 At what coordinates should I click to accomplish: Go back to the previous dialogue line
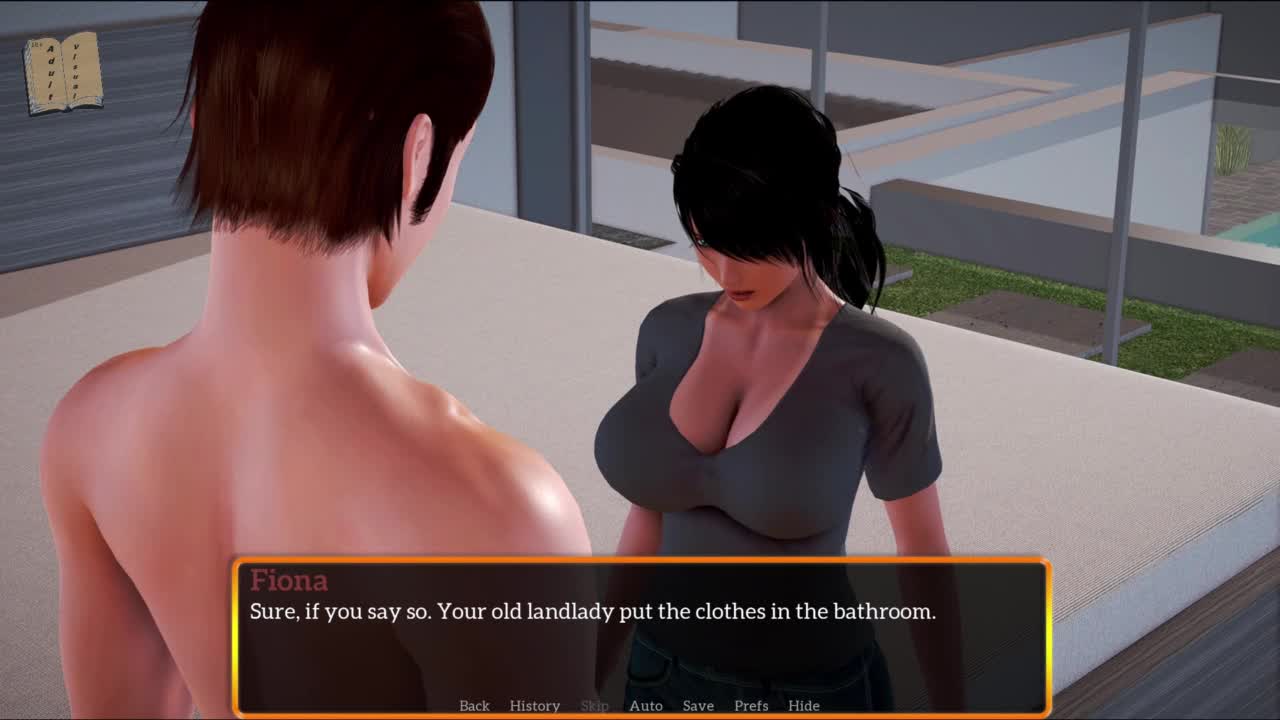point(474,705)
